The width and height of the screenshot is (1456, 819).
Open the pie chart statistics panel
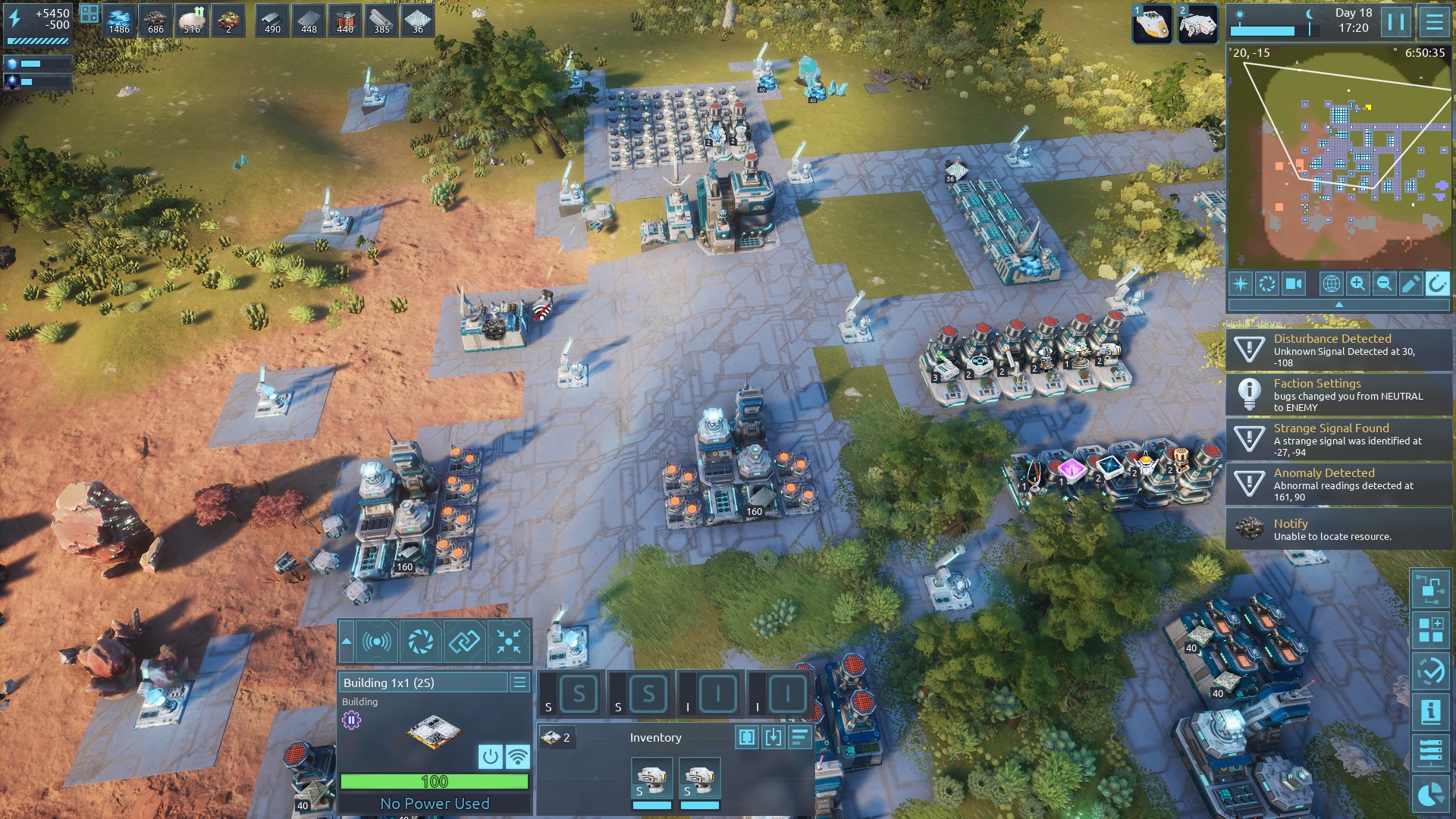[x=1430, y=794]
